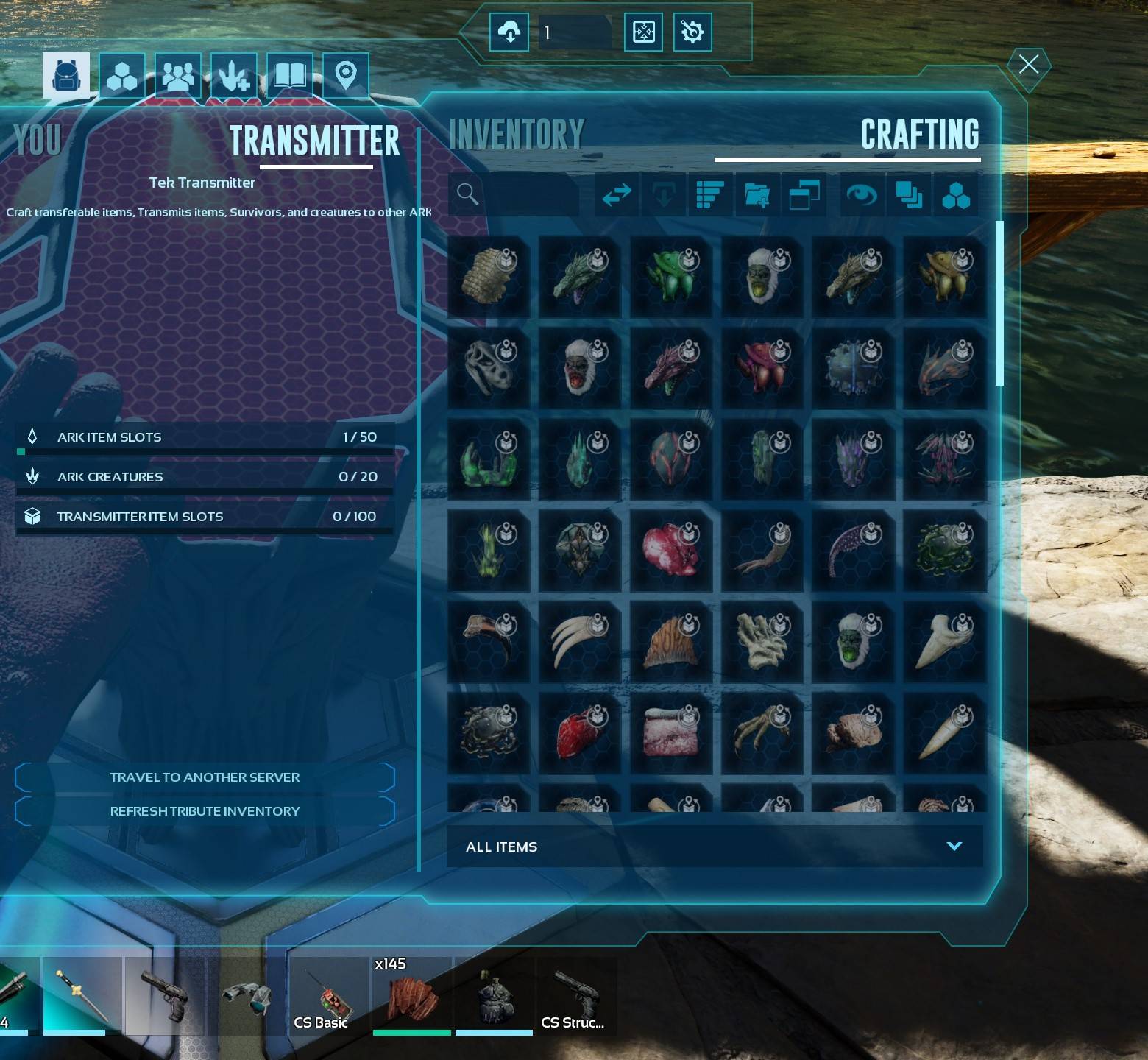This screenshot has width=1148, height=1060.
Task: Click TRAVEL TO ANOTHER SERVER
Action: 205,777
